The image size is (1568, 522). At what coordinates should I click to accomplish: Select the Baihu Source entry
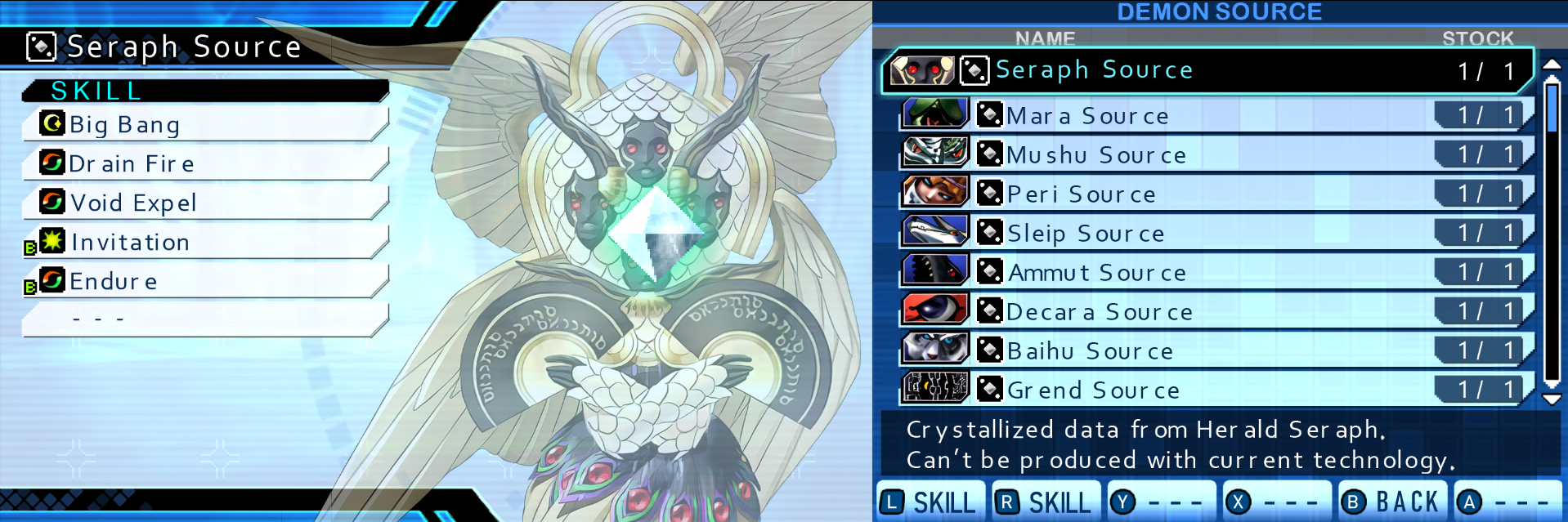[1210, 350]
